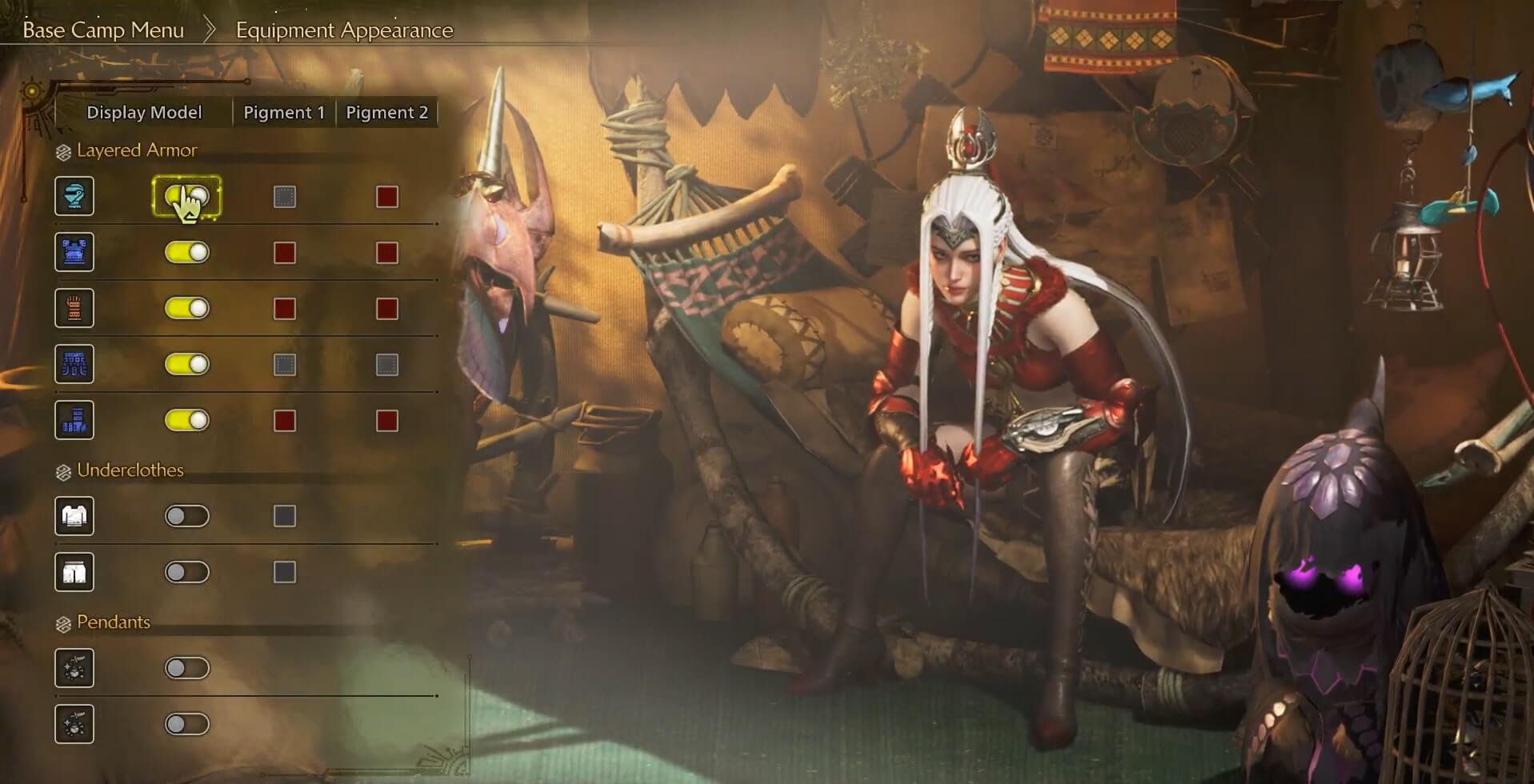1534x784 pixels.
Task: Select the arms armor slot icon
Action: (74, 307)
